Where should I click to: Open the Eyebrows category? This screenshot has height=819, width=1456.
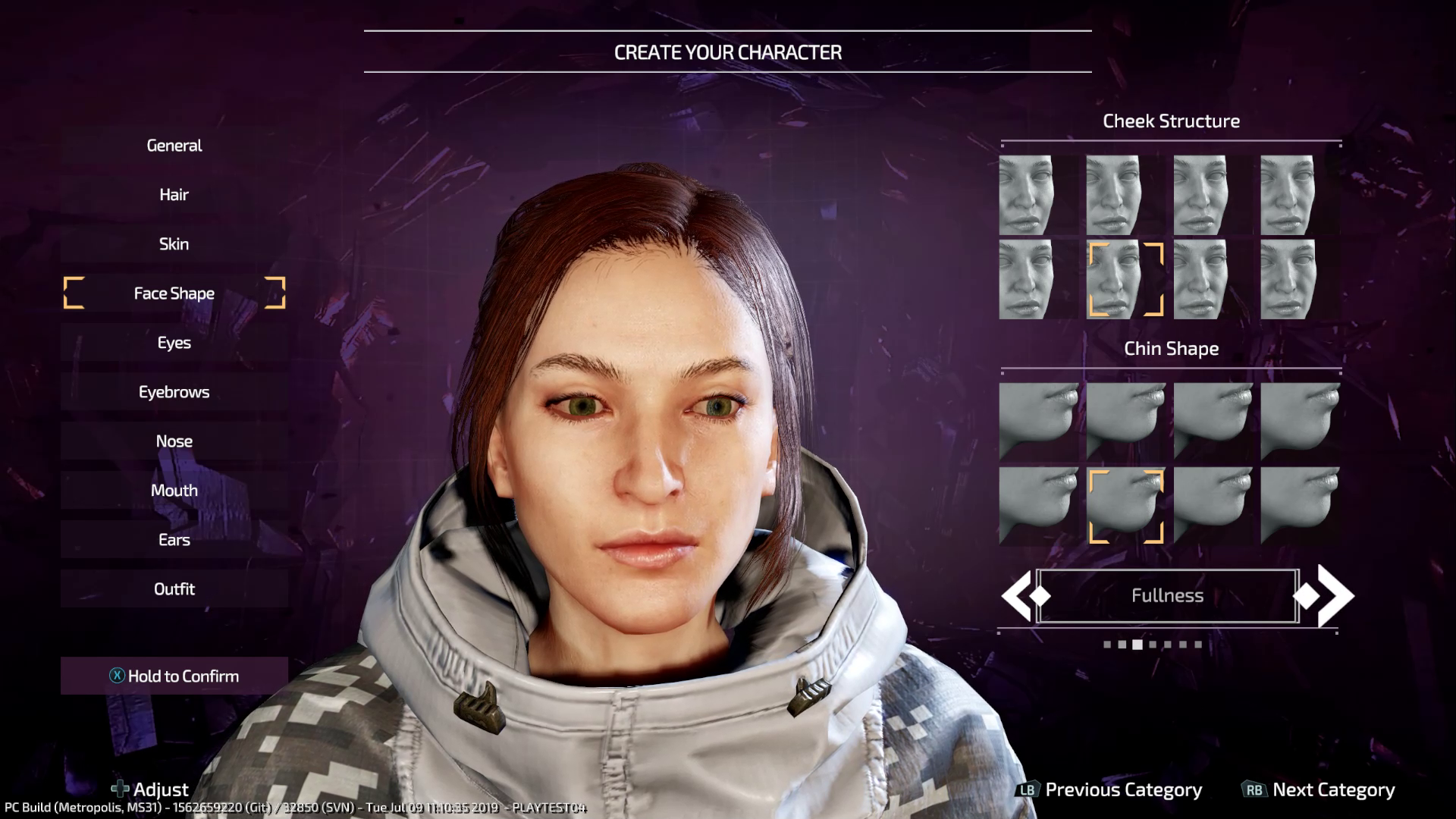coord(174,392)
